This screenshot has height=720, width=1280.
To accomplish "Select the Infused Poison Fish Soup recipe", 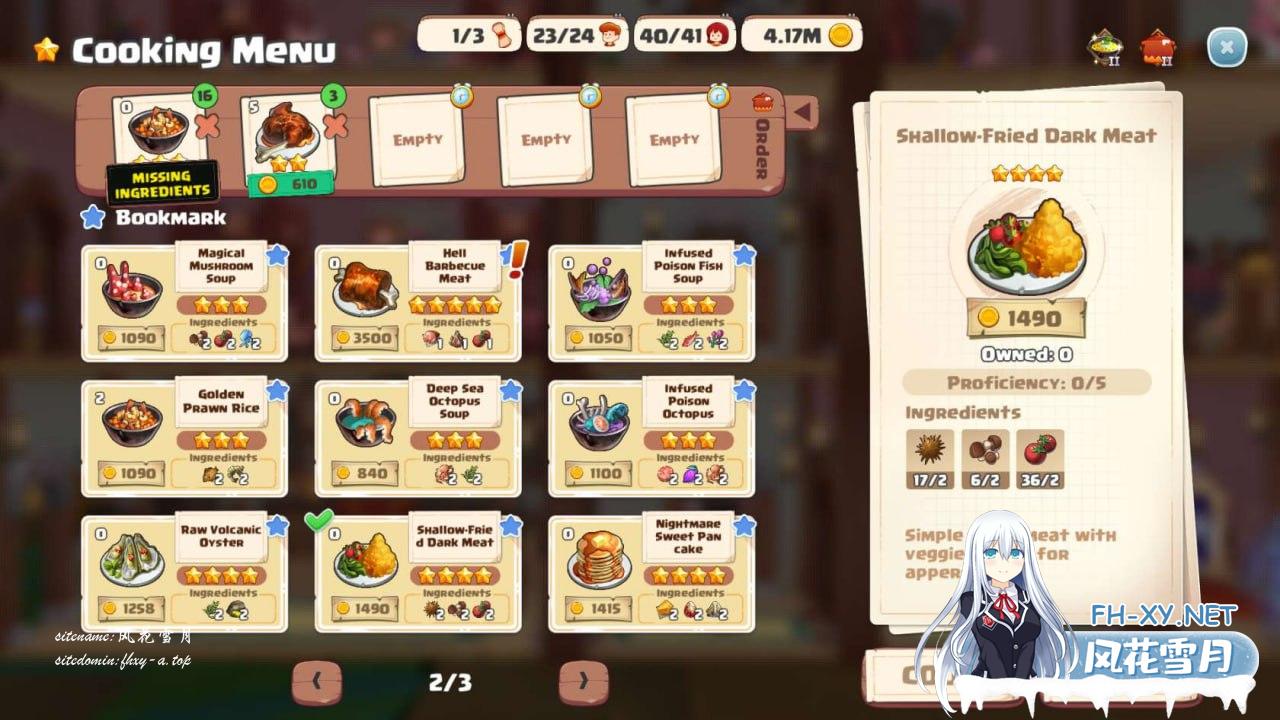I will coord(652,302).
